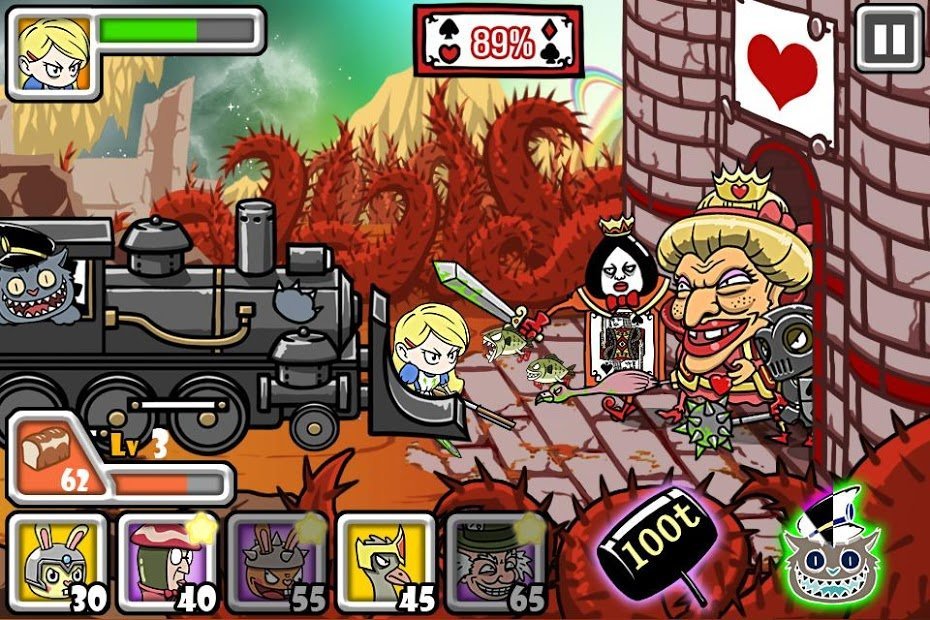Deploy the red-hat unit costing 40
Viewport: 930px width, 620px height.
pos(166,561)
